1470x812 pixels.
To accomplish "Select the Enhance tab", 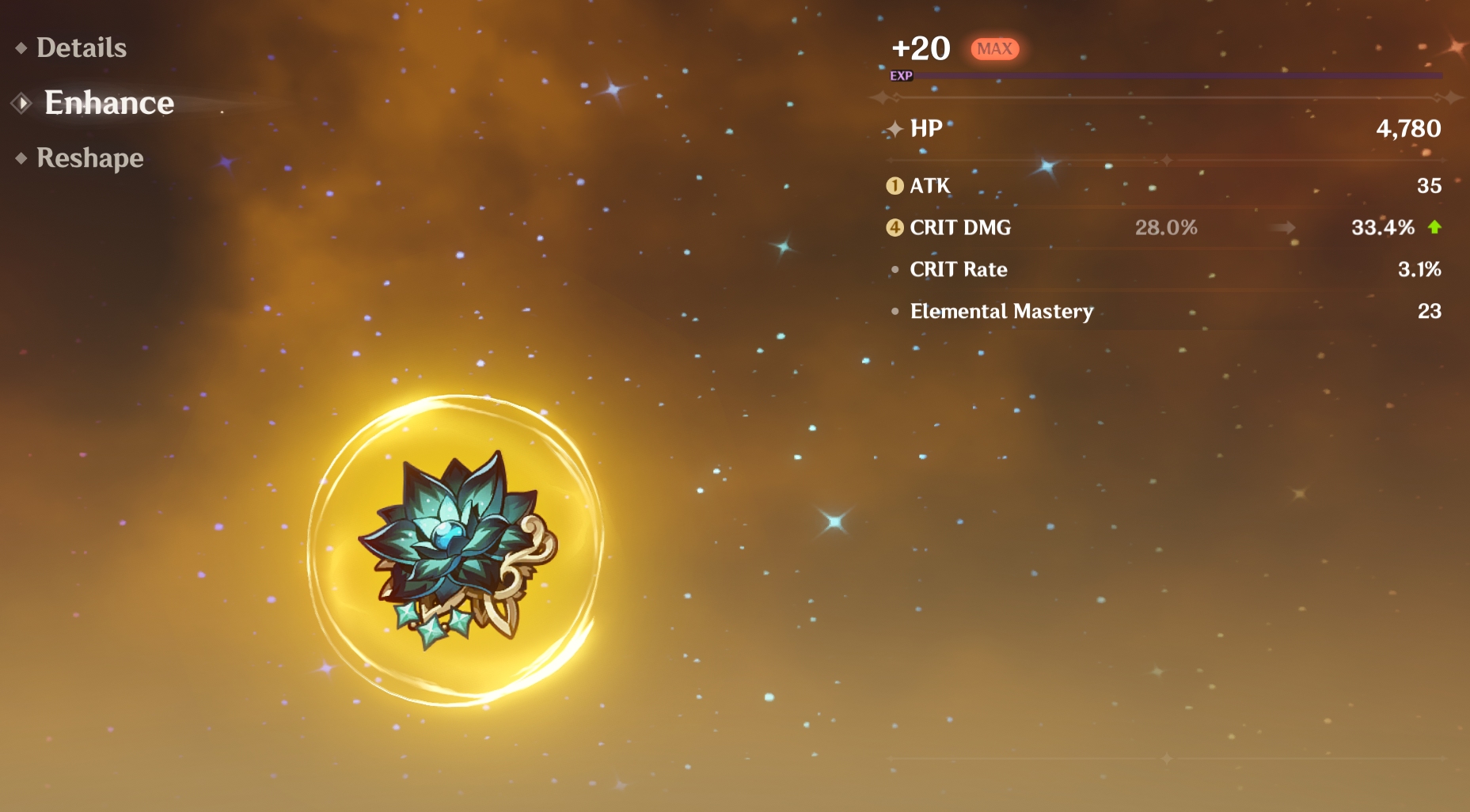I will click(108, 103).
